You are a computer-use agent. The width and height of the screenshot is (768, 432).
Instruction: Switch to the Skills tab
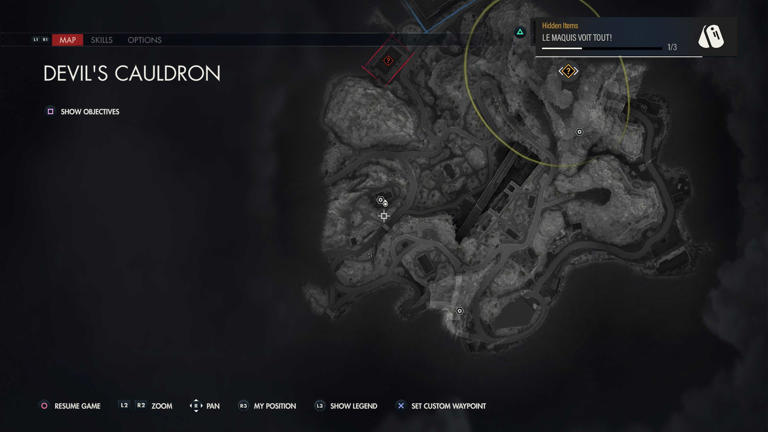(101, 40)
